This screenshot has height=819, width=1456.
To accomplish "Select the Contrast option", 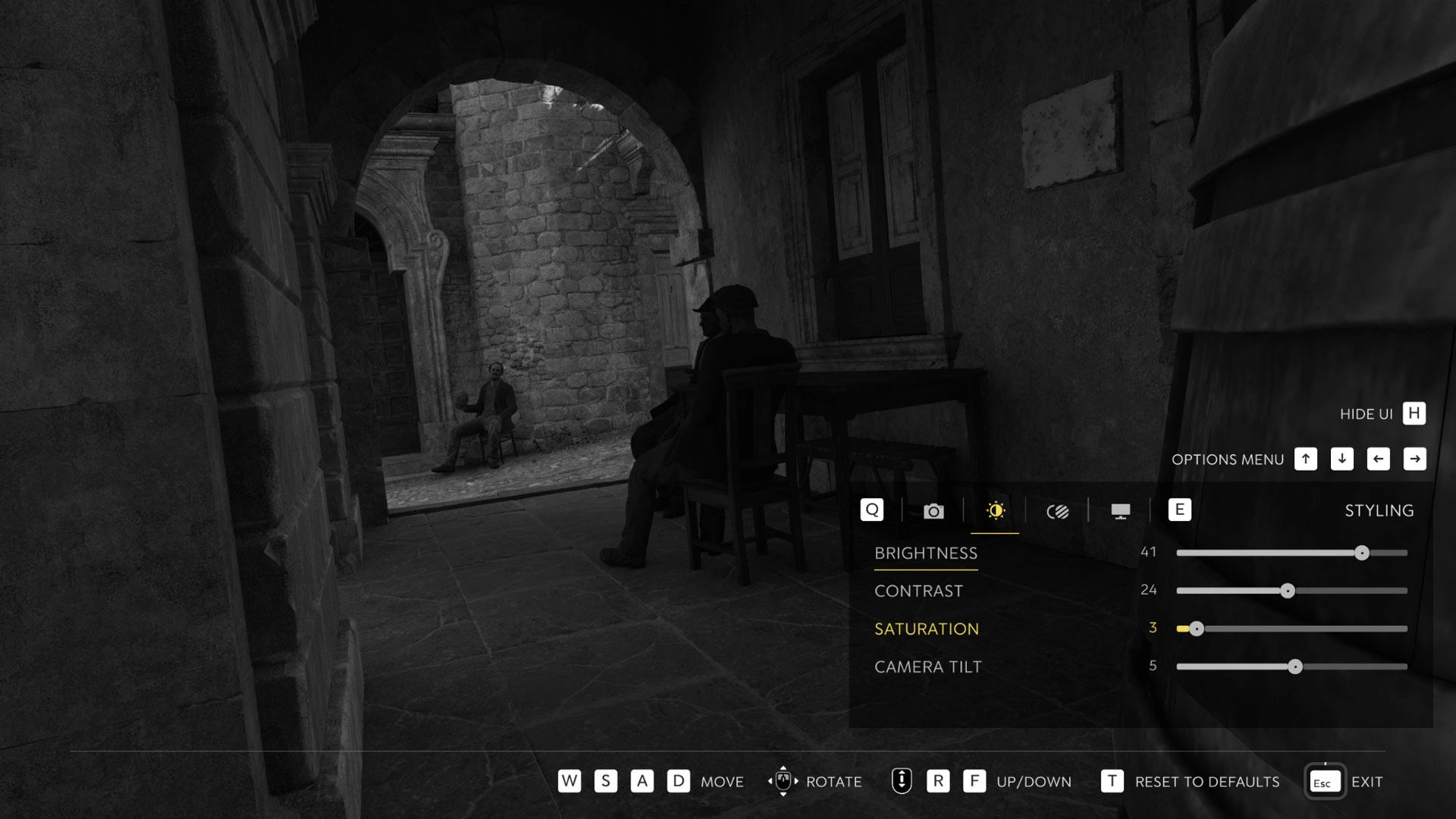I will (x=918, y=590).
